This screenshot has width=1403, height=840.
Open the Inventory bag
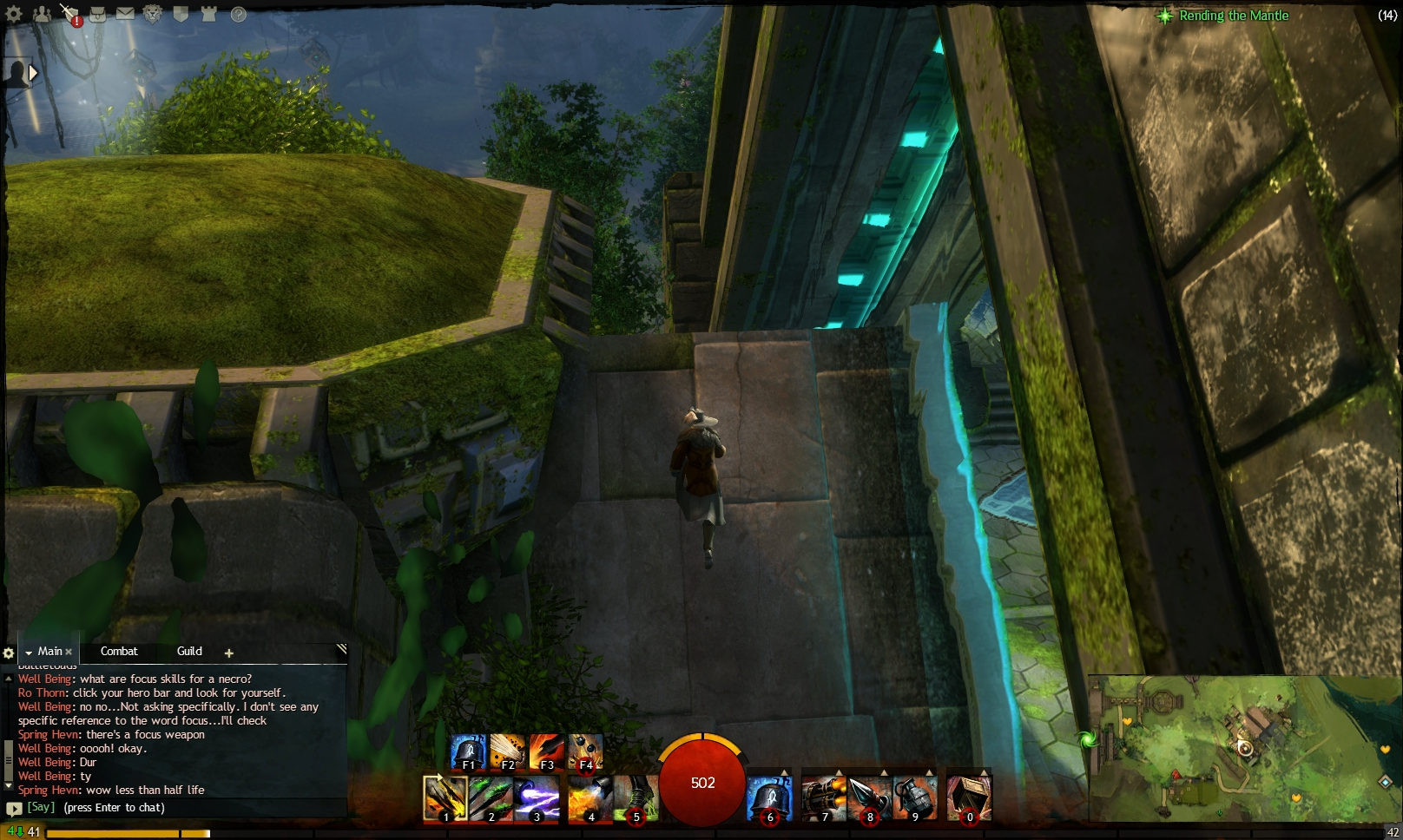[x=98, y=15]
